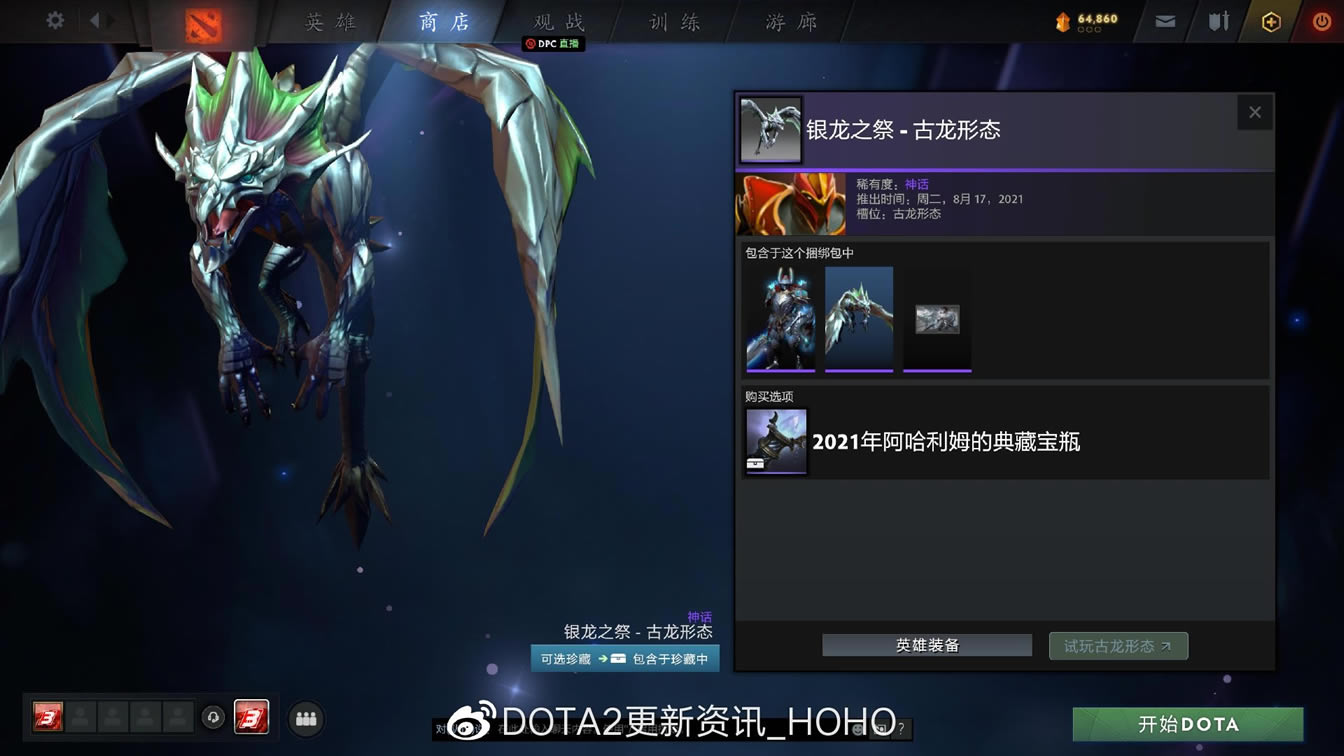Click the 试玩古龙形态 button
The image size is (1344, 756).
pyautogui.click(x=1118, y=645)
